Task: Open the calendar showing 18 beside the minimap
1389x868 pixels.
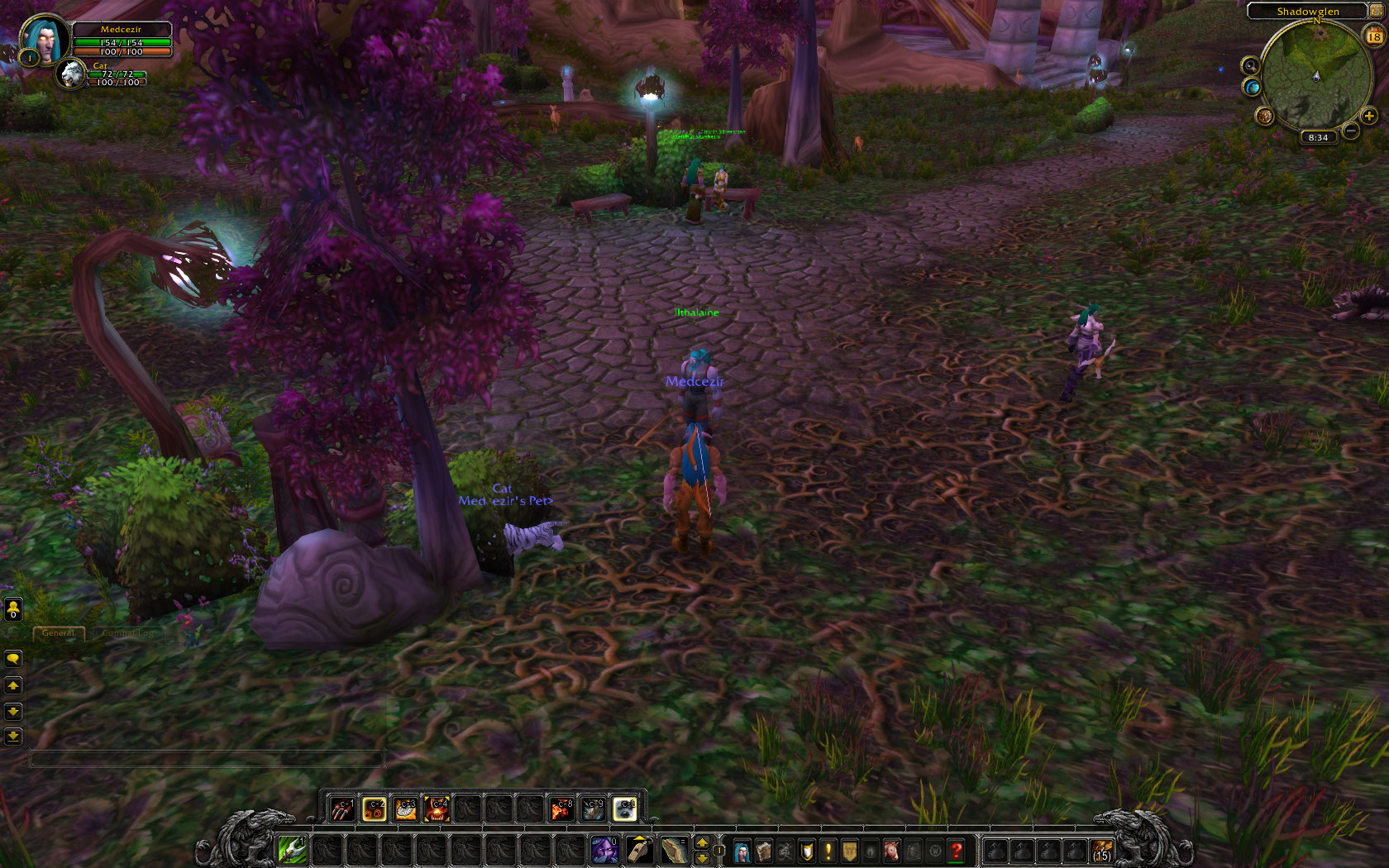Action: pos(1373,36)
